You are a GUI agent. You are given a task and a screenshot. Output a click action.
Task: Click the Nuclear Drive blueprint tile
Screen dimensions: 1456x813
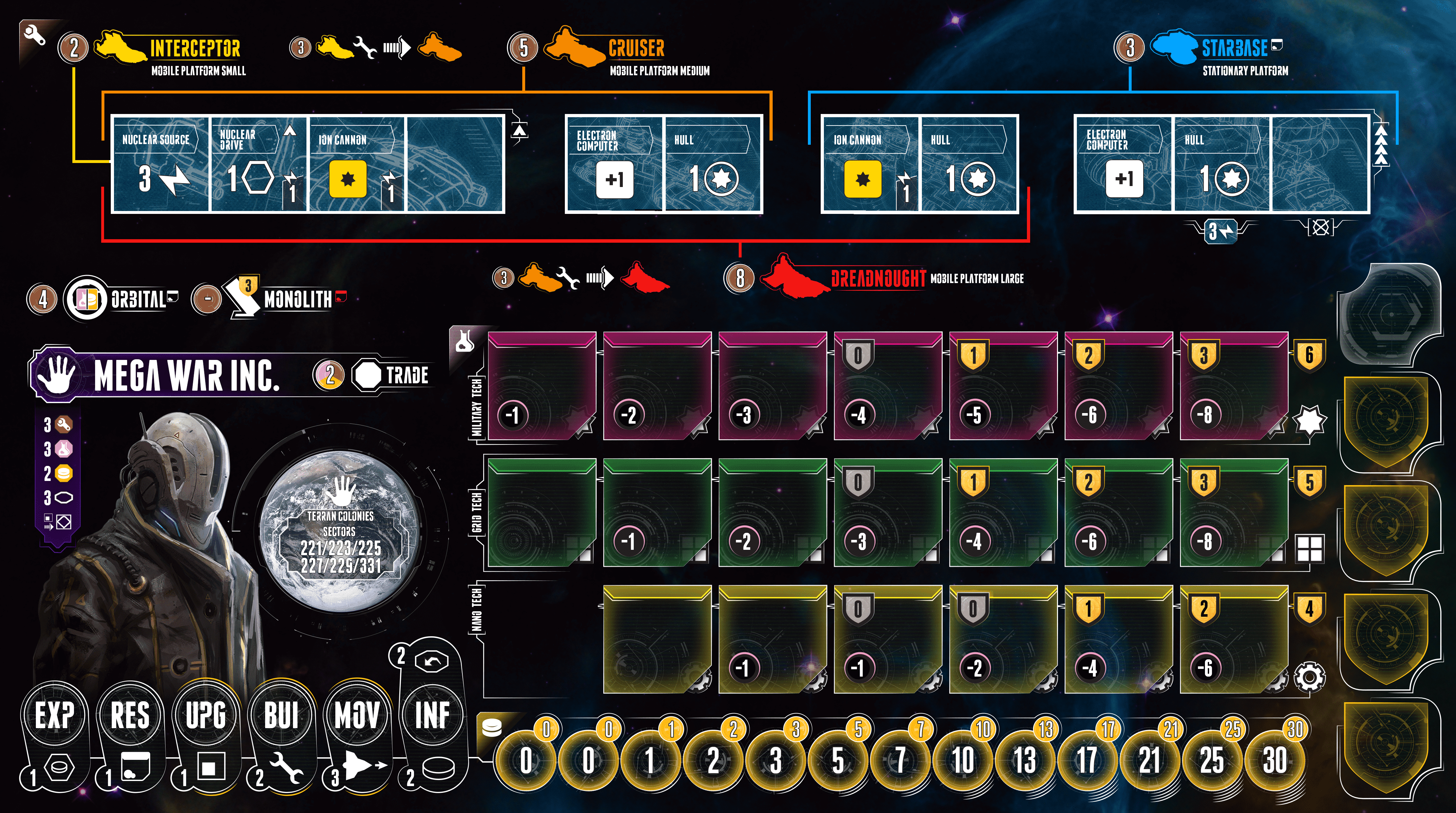[x=259, y=165]
